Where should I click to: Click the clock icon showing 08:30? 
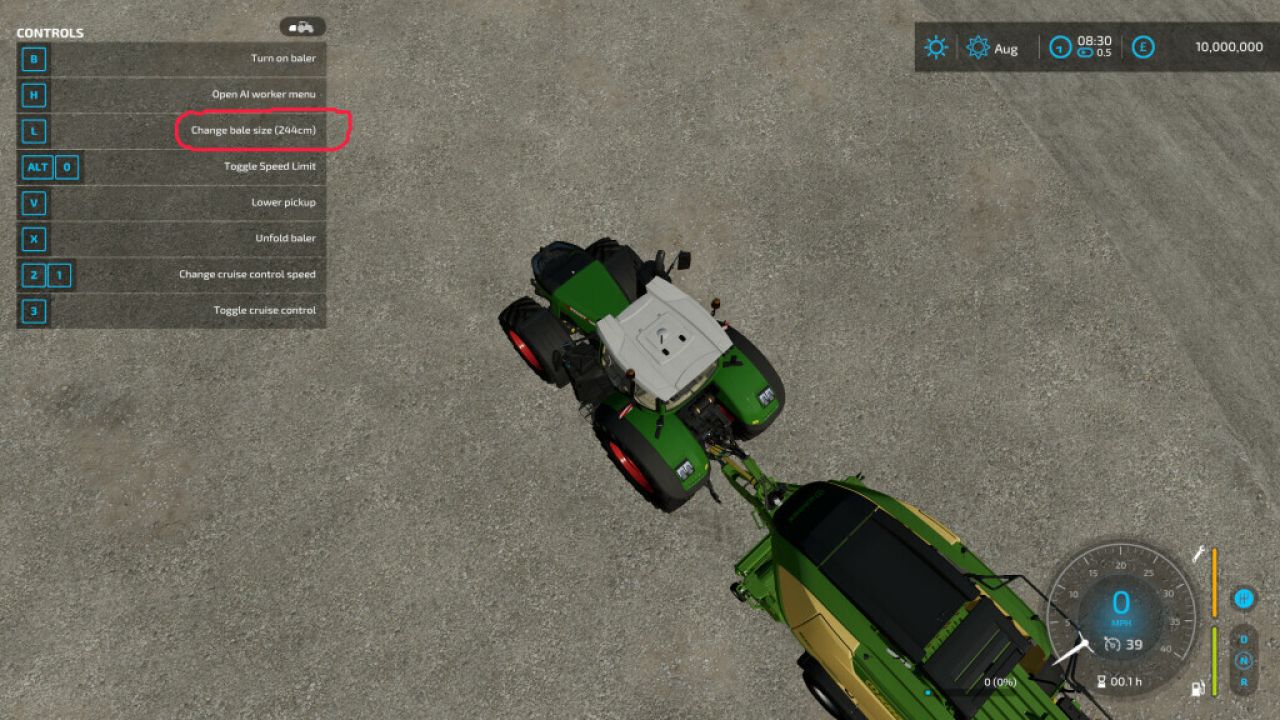pos(1060,46)
